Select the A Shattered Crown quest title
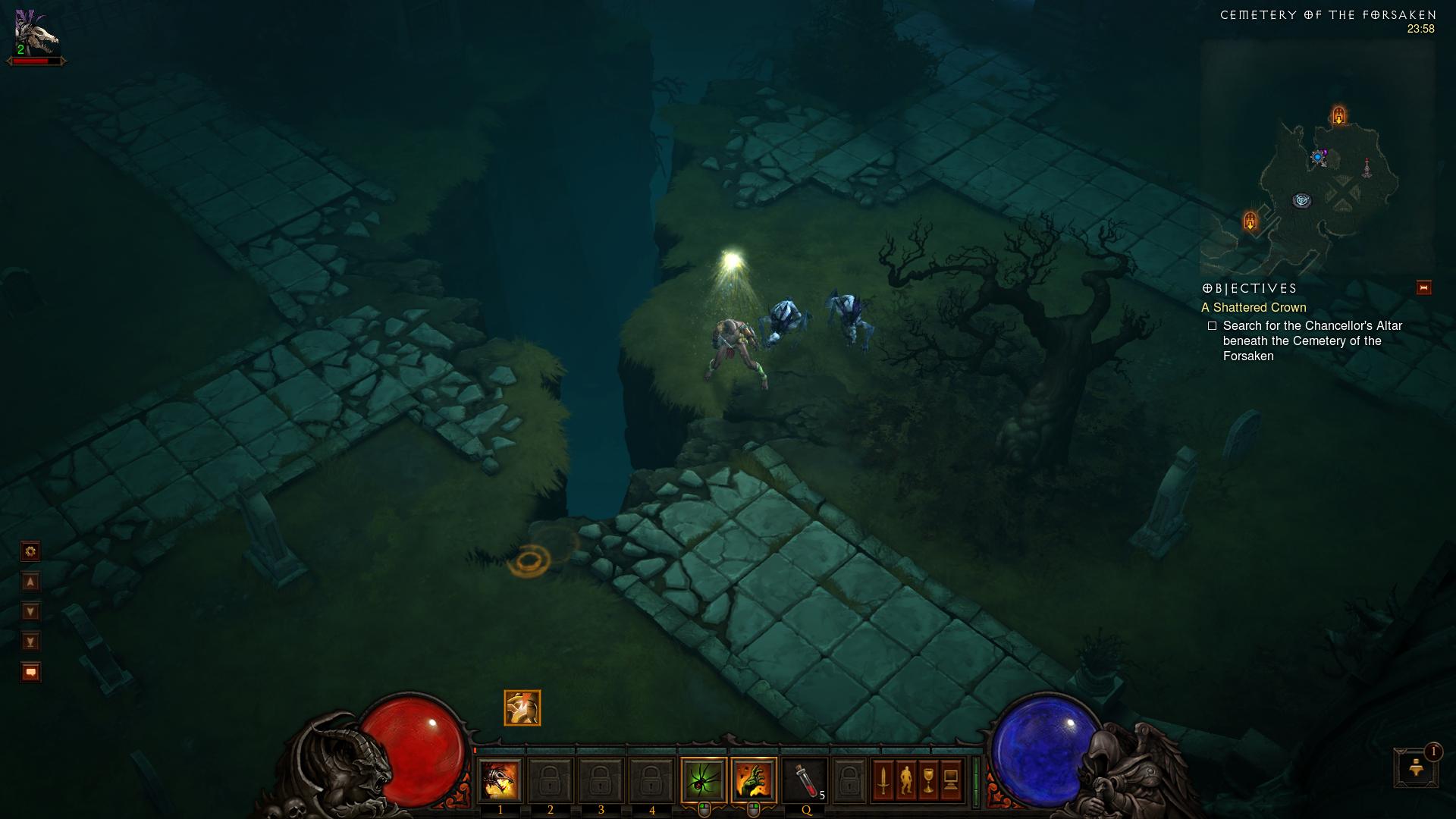Screen dimensions: 1456x819 (1254, 307)
